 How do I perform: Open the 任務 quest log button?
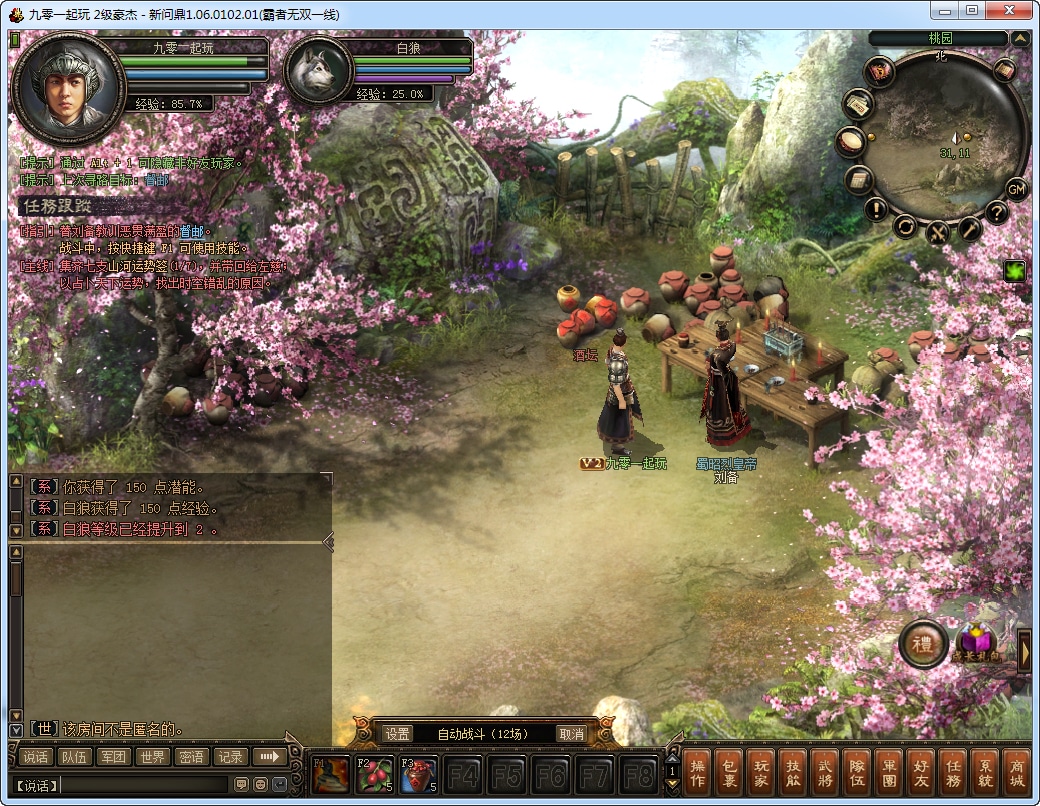(954, 773)
